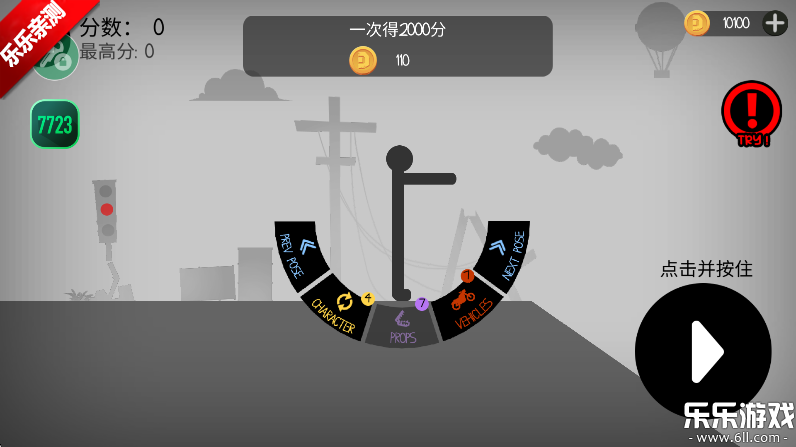Open the green 7723 icon
Screen dimensions: 796x447
(x=54, y=124)
